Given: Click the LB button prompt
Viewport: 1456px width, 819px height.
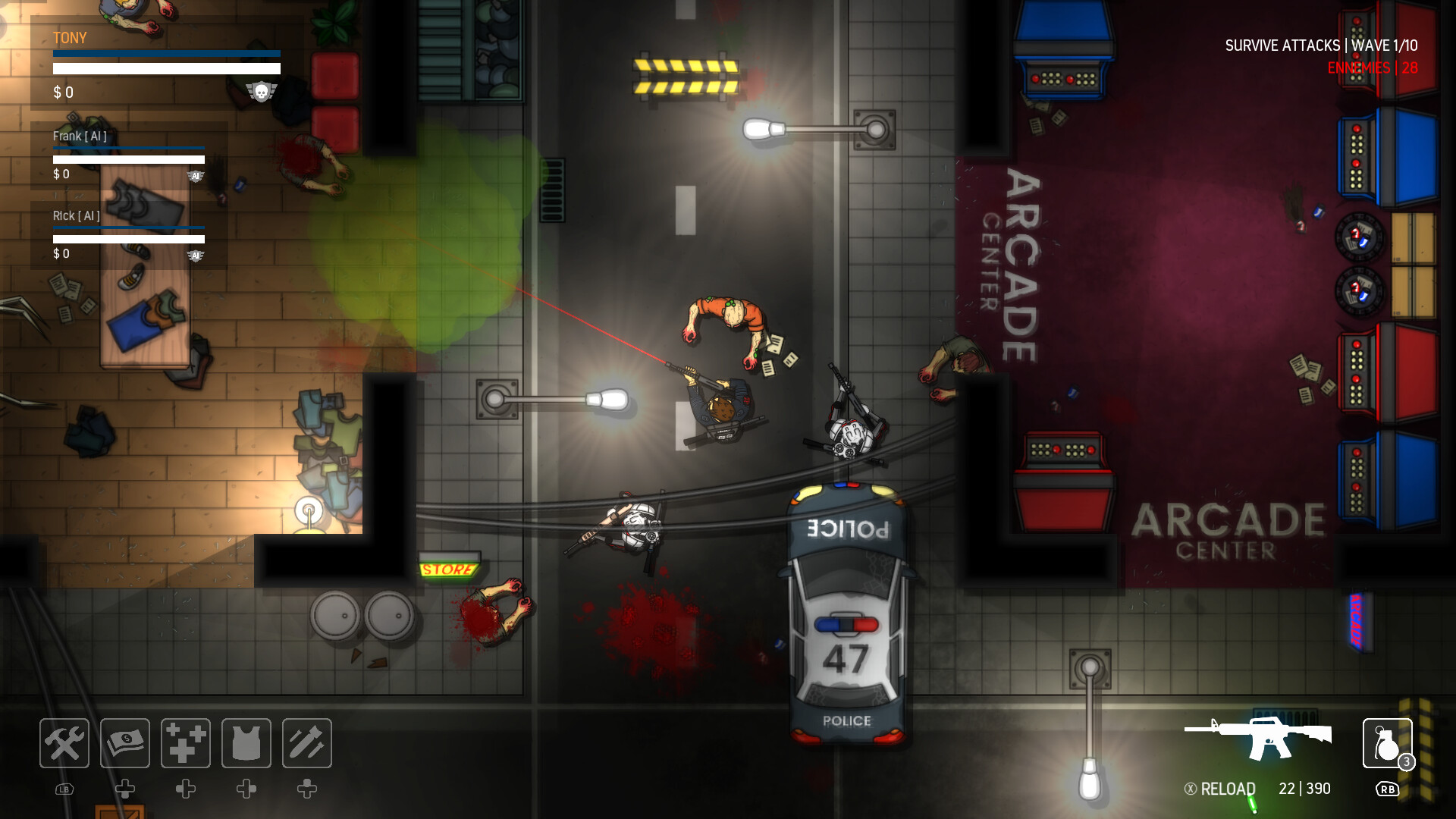Looking at the screenshot, I should click(64, 789).
